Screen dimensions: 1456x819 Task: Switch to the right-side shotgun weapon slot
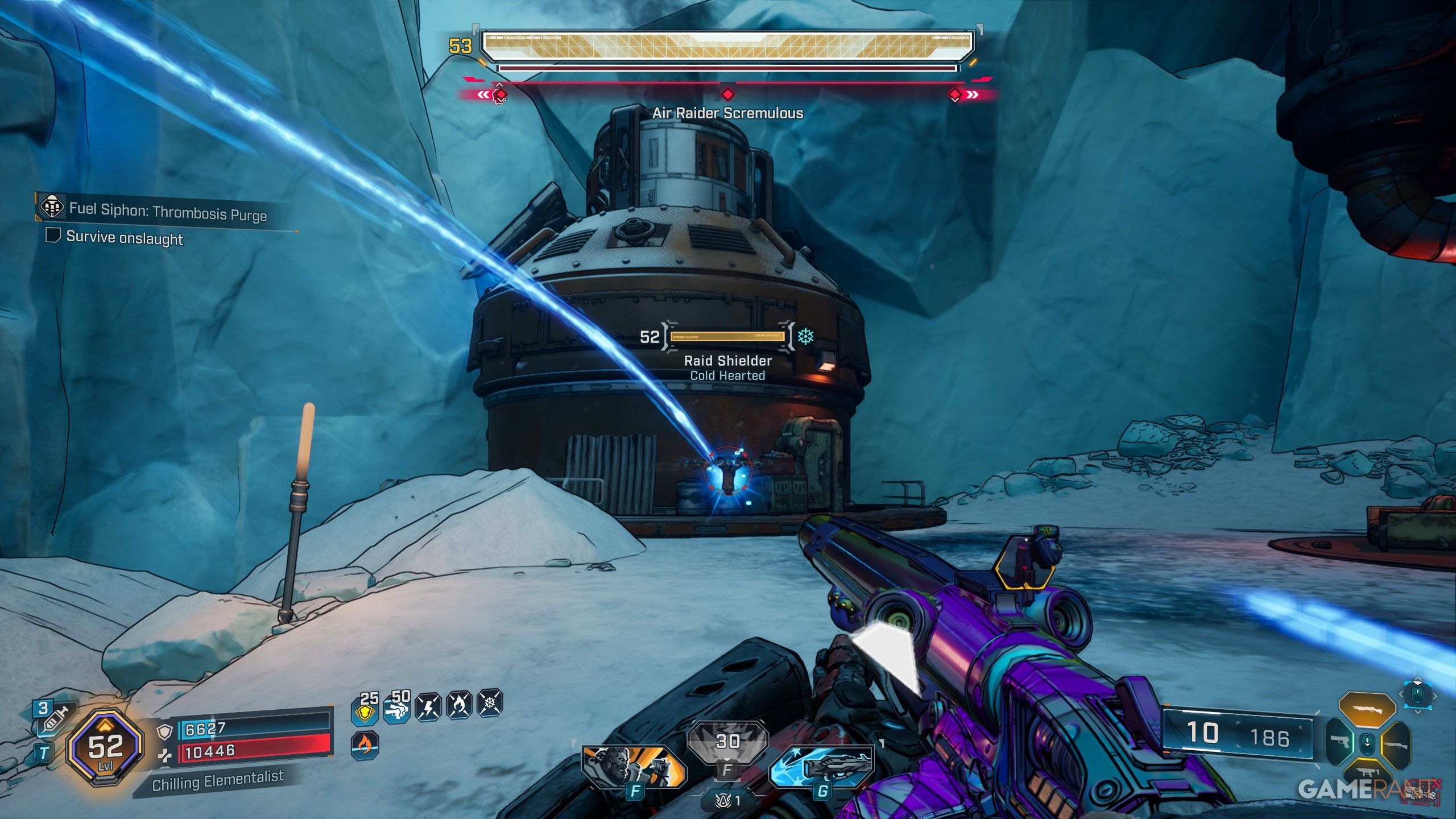[x=1396, y=744]
